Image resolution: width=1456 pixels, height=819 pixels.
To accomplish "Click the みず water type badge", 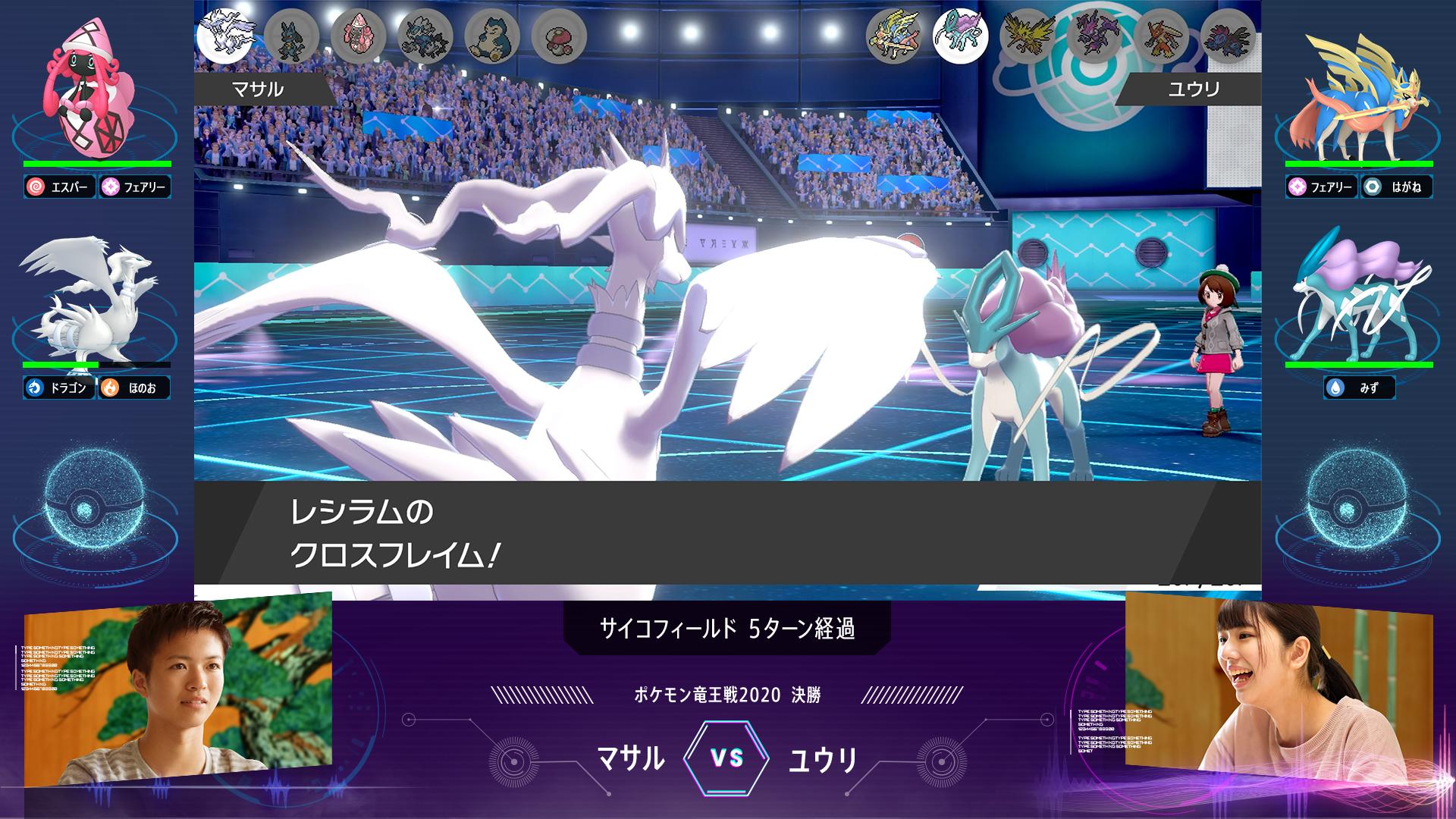I will pos(1359,388).
